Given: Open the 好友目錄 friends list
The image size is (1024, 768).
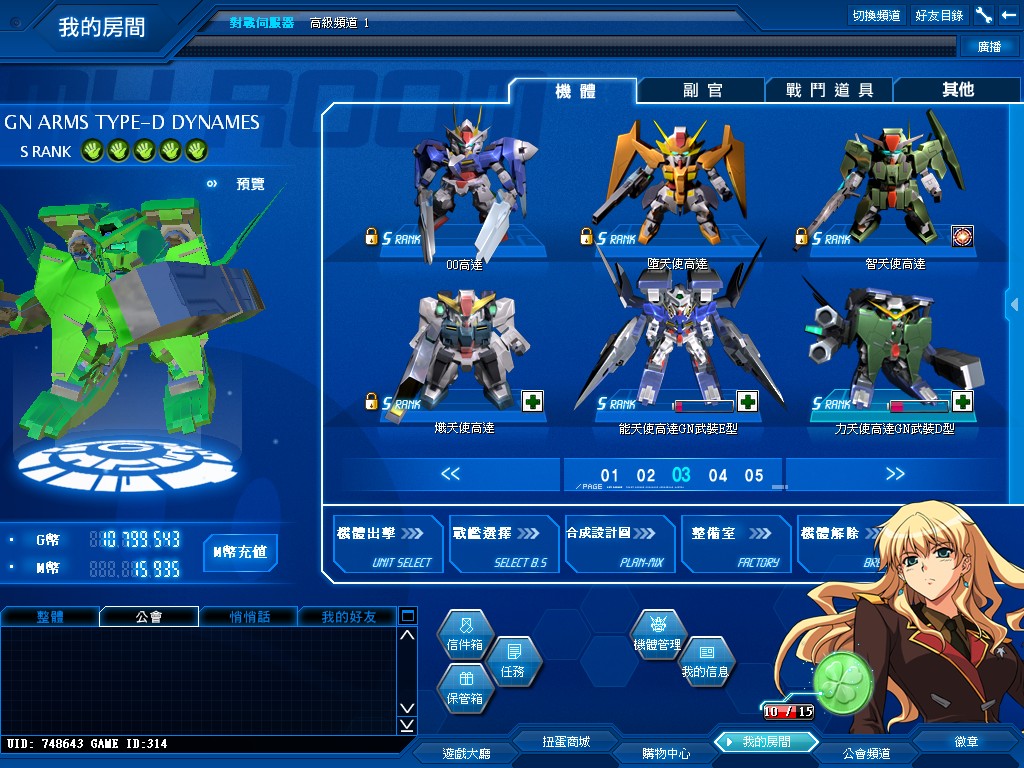Looking at the screenshot, I should click(939, 16).
